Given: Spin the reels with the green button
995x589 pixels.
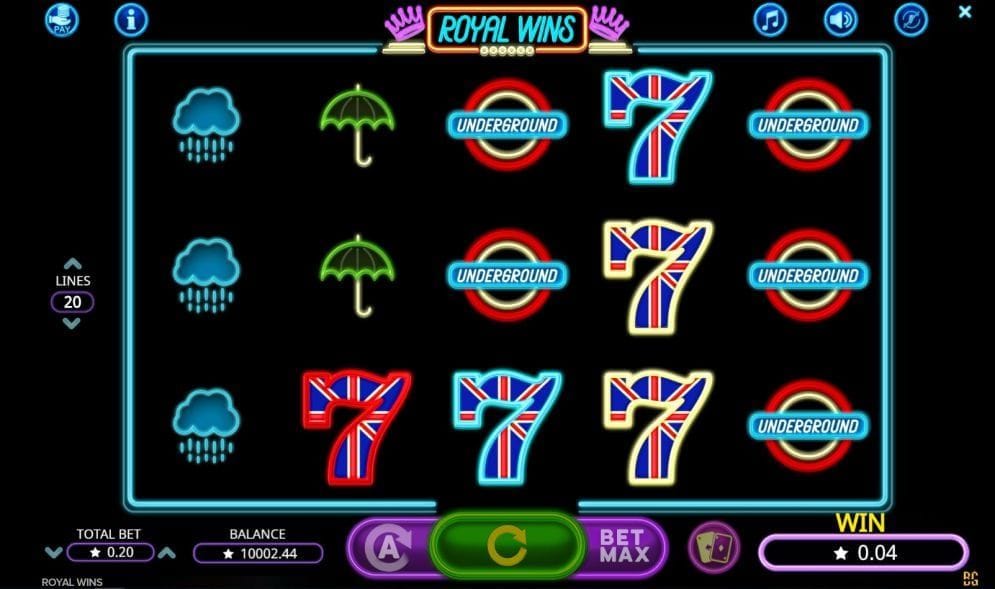Looking at the screenshot, I should point(506,545).
